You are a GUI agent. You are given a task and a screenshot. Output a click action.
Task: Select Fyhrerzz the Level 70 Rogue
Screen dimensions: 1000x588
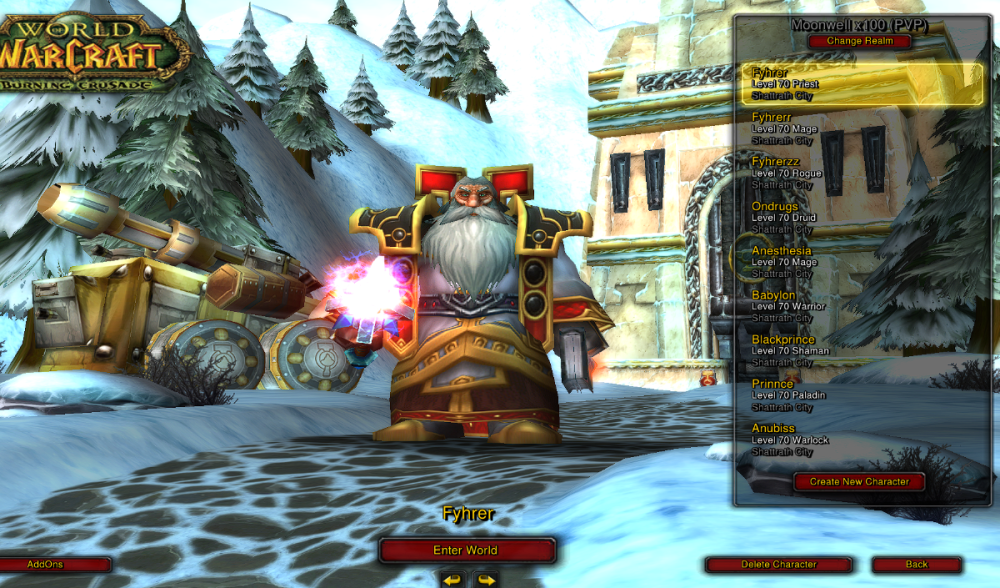(861, 173)
